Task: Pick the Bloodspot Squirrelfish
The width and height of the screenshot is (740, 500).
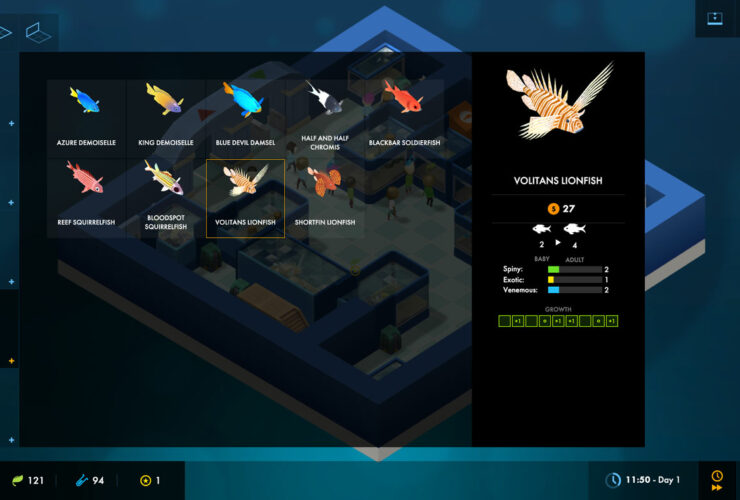Action: coord(165,198)
